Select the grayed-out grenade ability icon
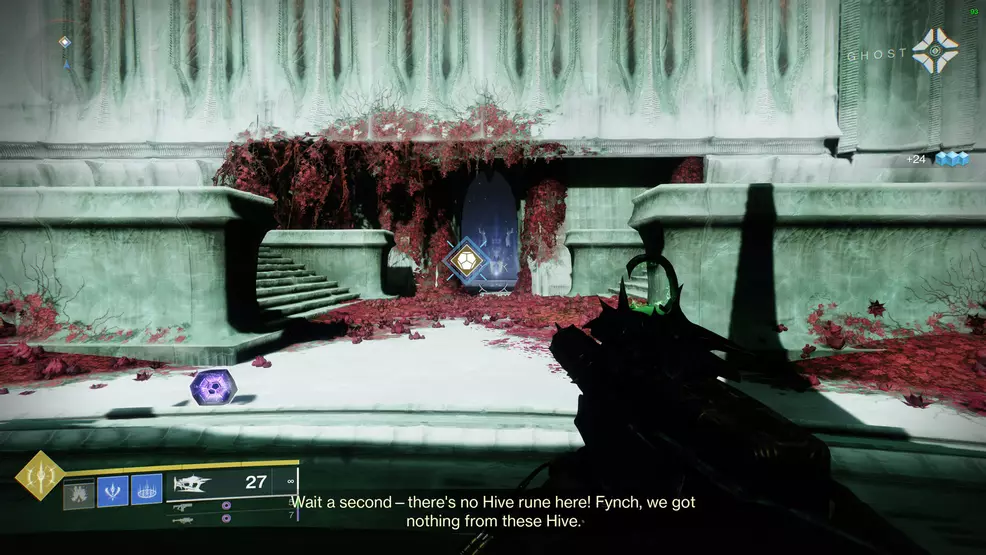This screenshot has height=555, width=986. click(x=79, y=491)
